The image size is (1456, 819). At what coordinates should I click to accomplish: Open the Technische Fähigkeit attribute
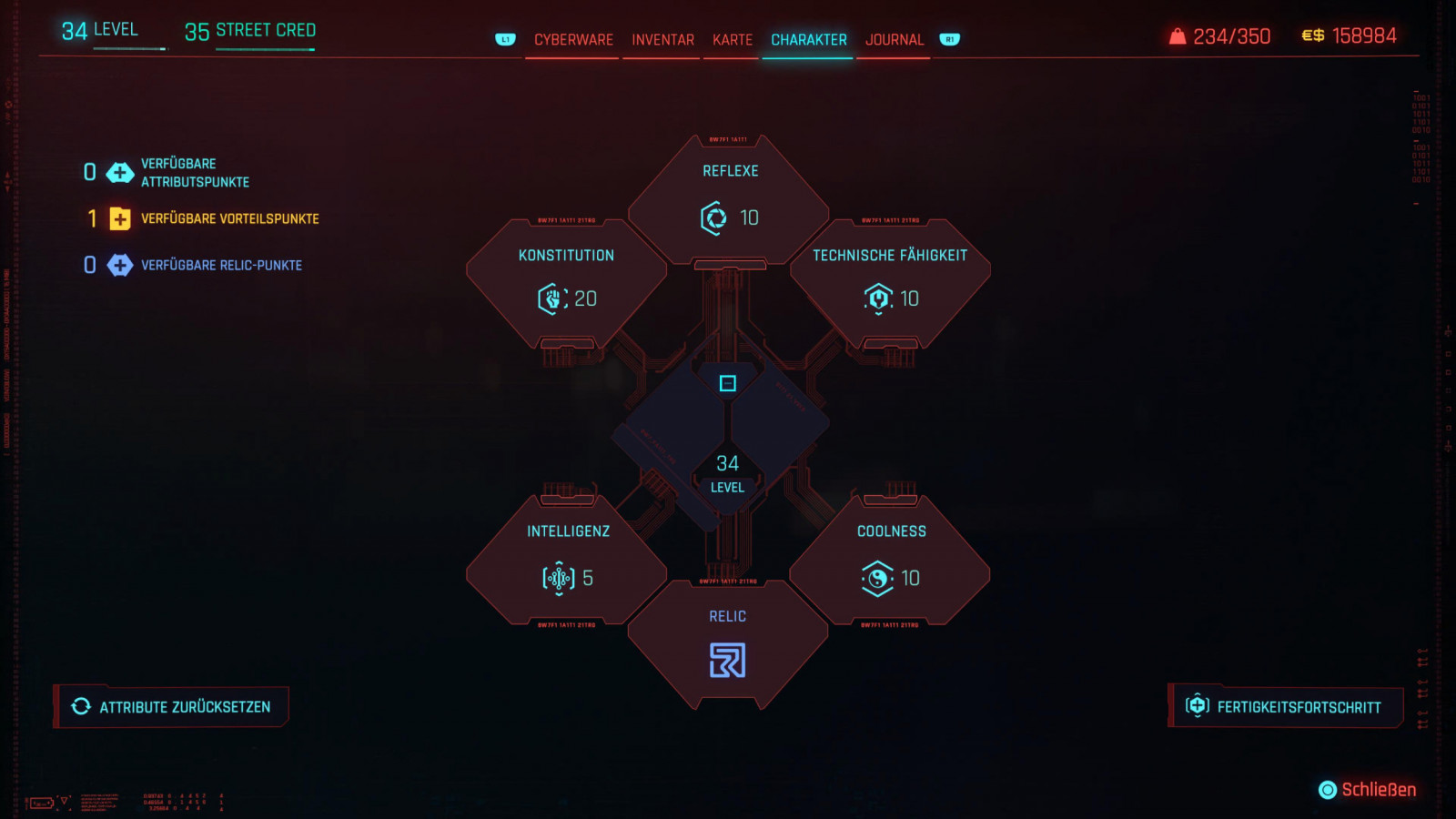tap(890, 281)
